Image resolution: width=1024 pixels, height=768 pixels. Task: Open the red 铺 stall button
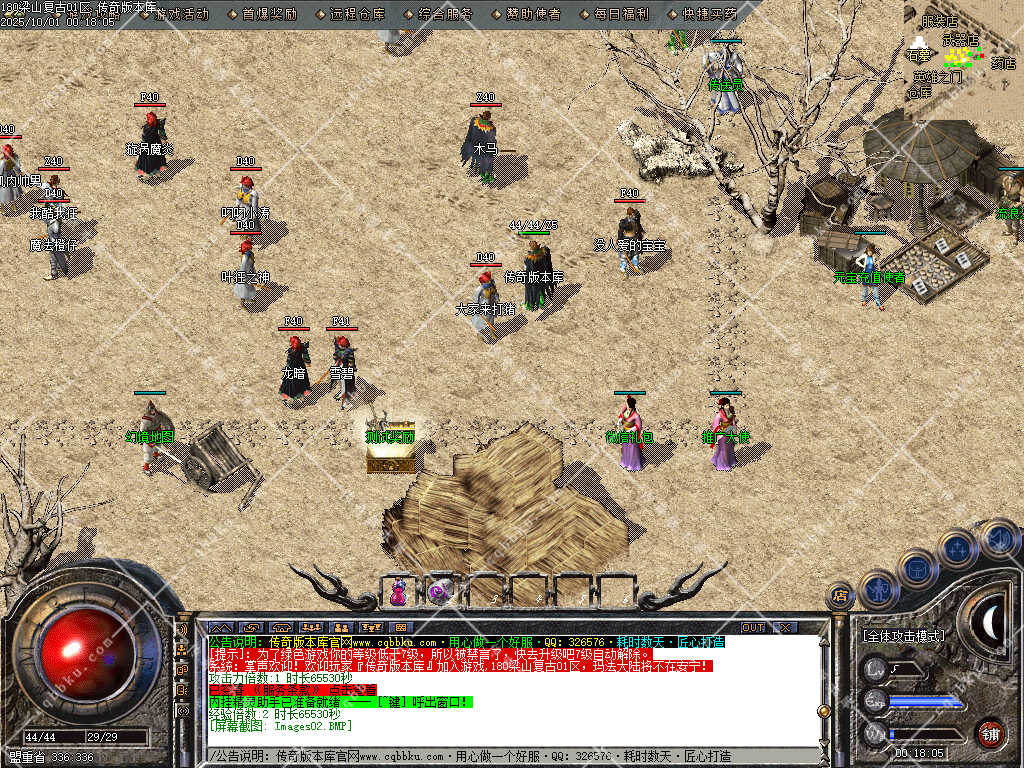point(990,733)
